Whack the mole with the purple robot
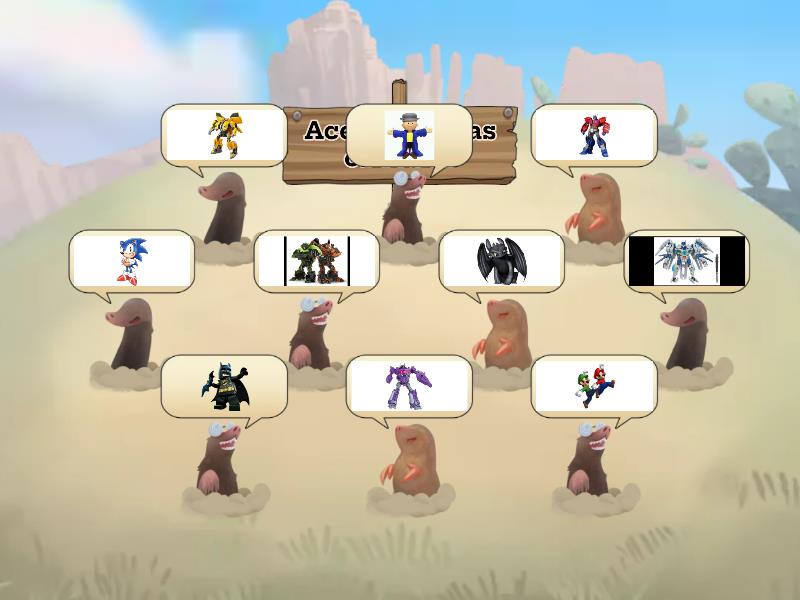800x600 pixels. 409,386
